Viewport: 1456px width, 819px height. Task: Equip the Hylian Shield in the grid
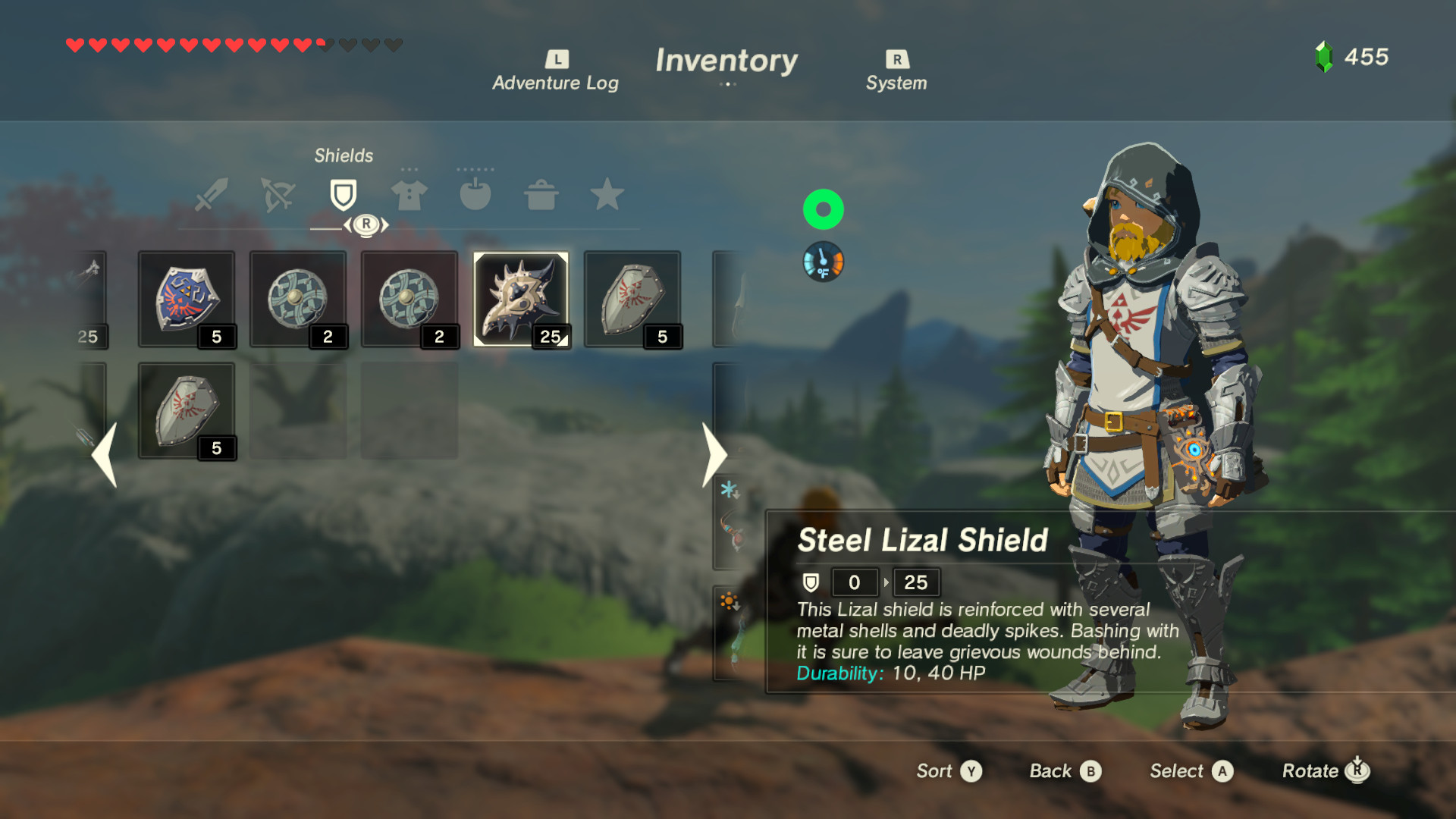pos(187,298)
